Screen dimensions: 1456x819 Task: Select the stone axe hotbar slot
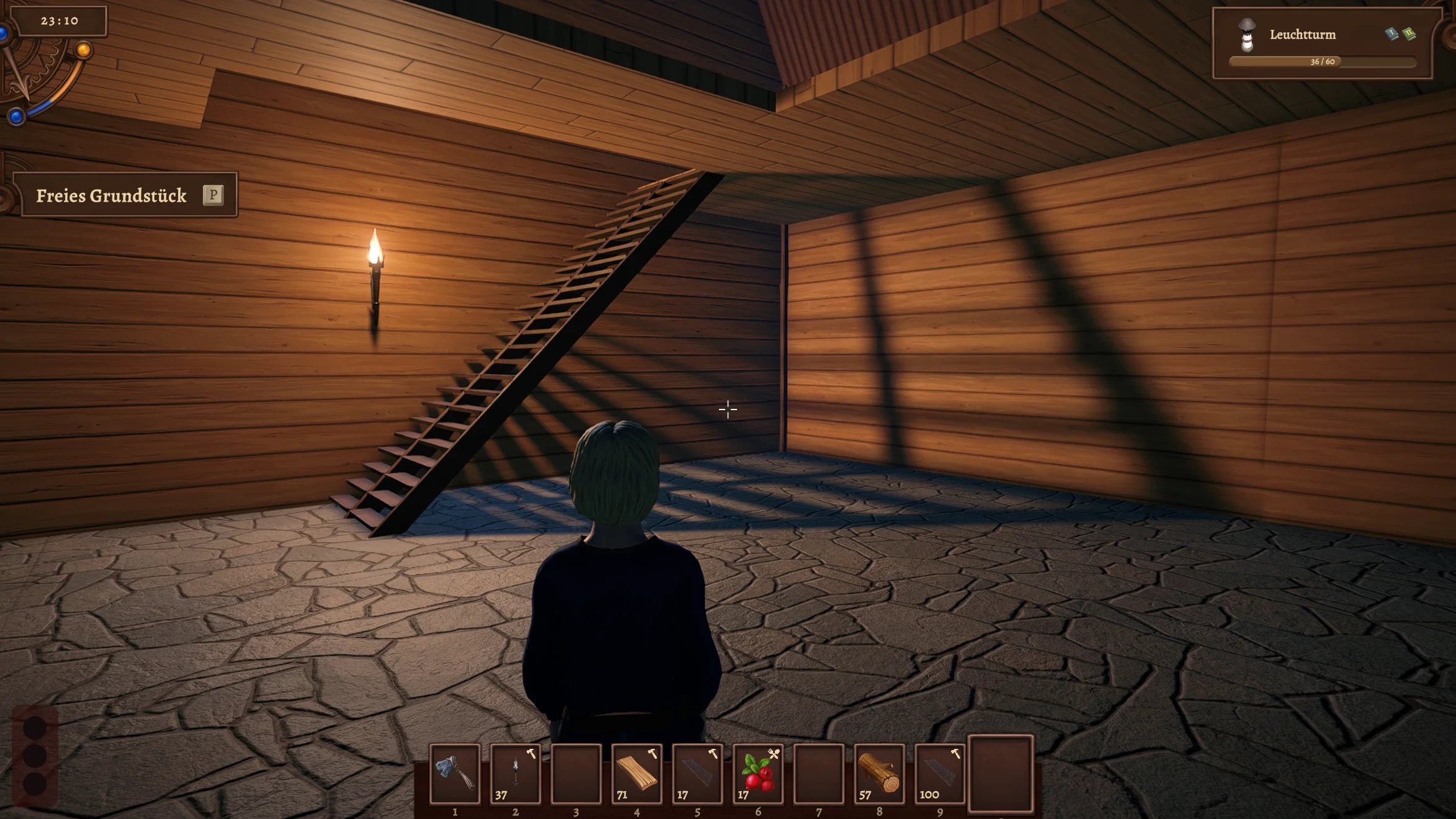pos(455,773)
